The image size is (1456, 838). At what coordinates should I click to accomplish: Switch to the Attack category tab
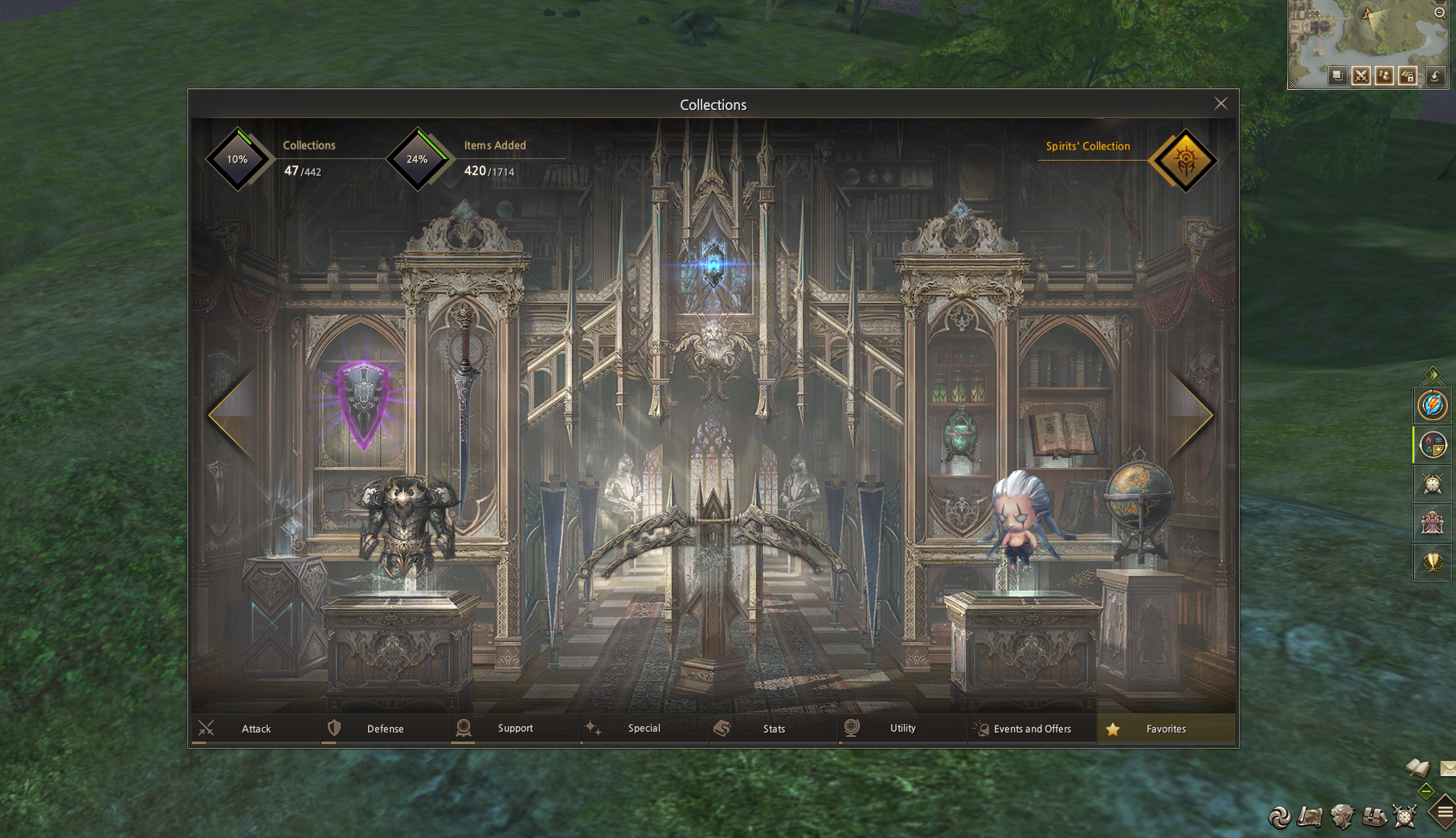tap(256, 729)
